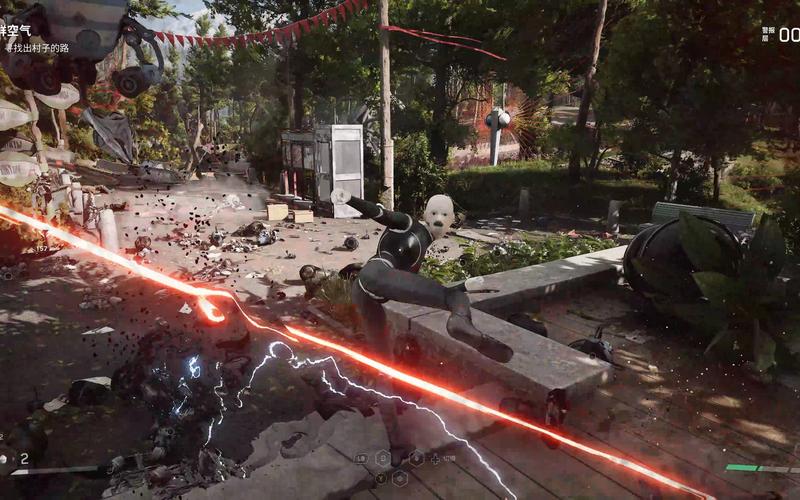Activate the hexagon ability icon beside Y
This screenshot has width=800, height=500.
(400, 478)
